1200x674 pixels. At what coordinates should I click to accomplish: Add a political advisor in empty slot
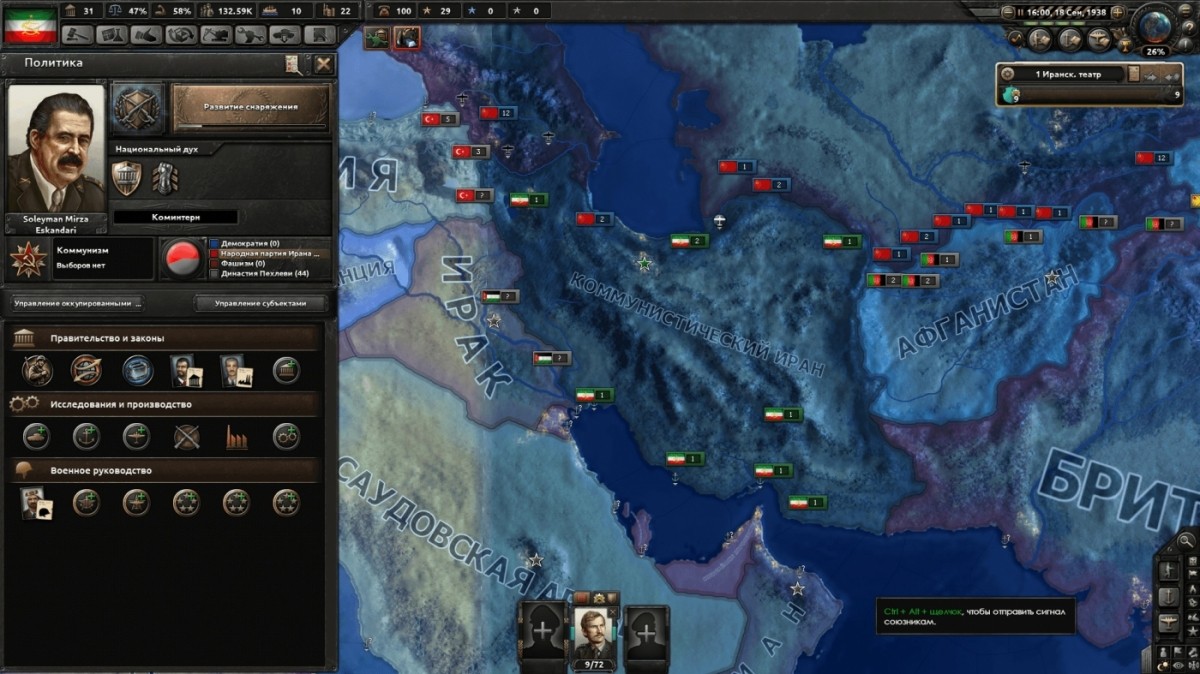click(x=287, y=371)
